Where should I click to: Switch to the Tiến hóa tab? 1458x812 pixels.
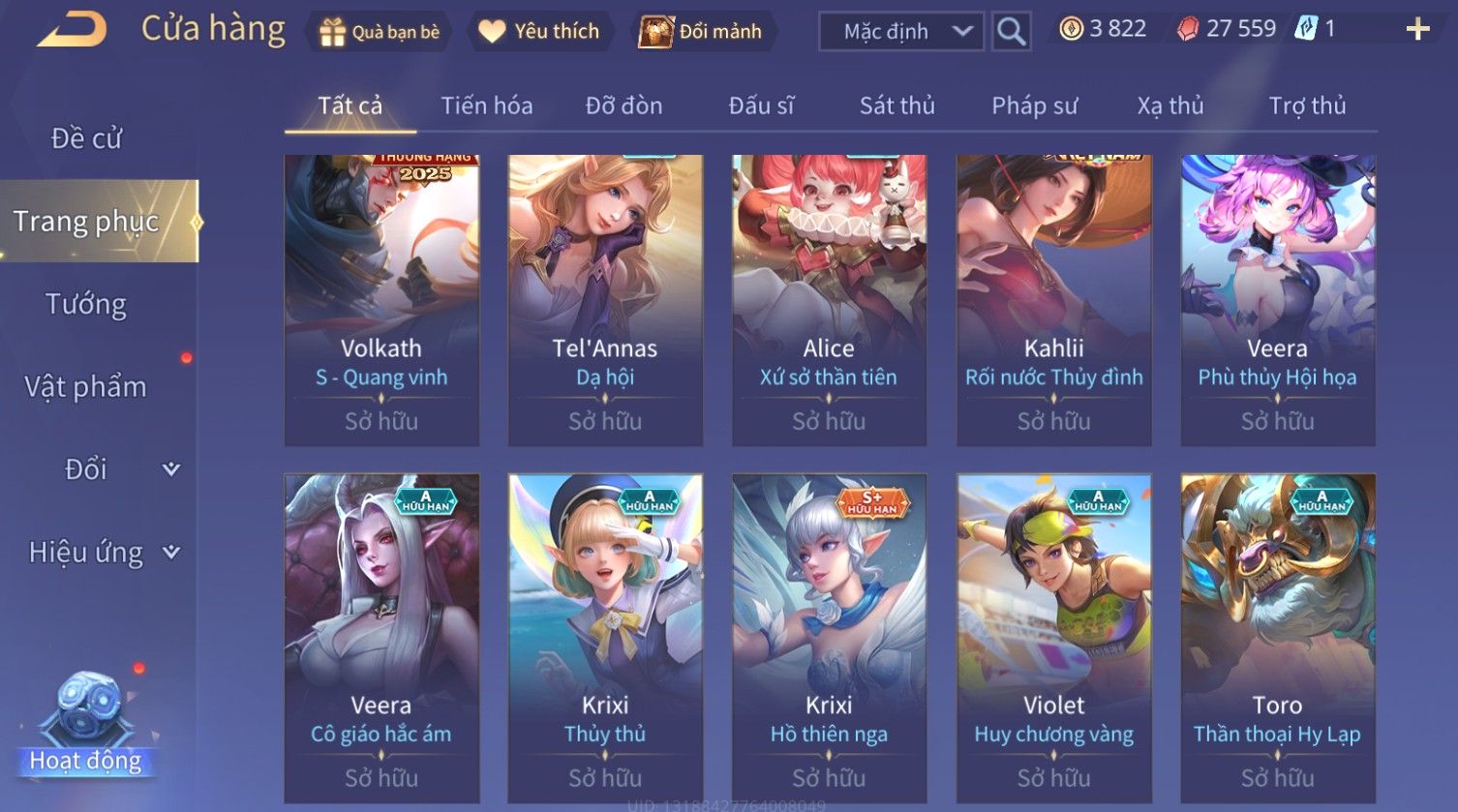[486, 105]
